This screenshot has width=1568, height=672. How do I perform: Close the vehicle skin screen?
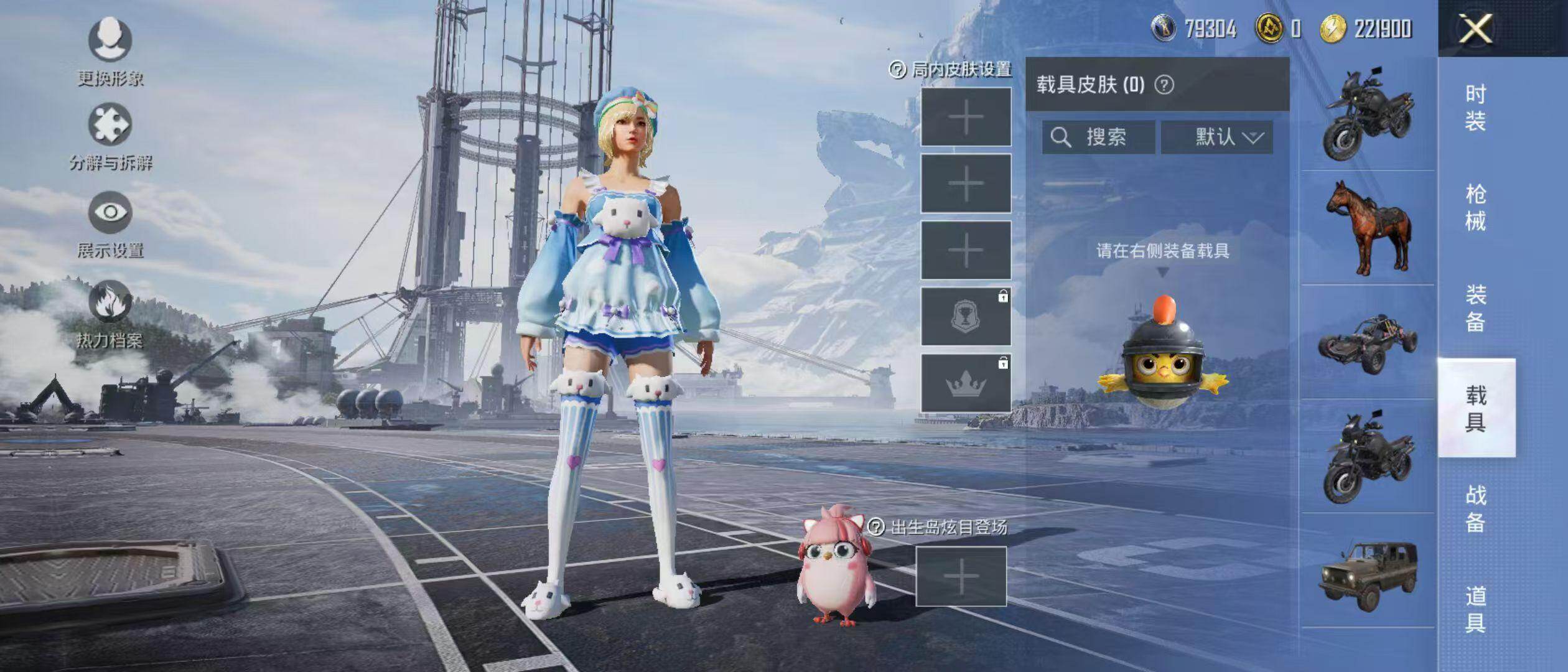click(x=1475, y=29)
